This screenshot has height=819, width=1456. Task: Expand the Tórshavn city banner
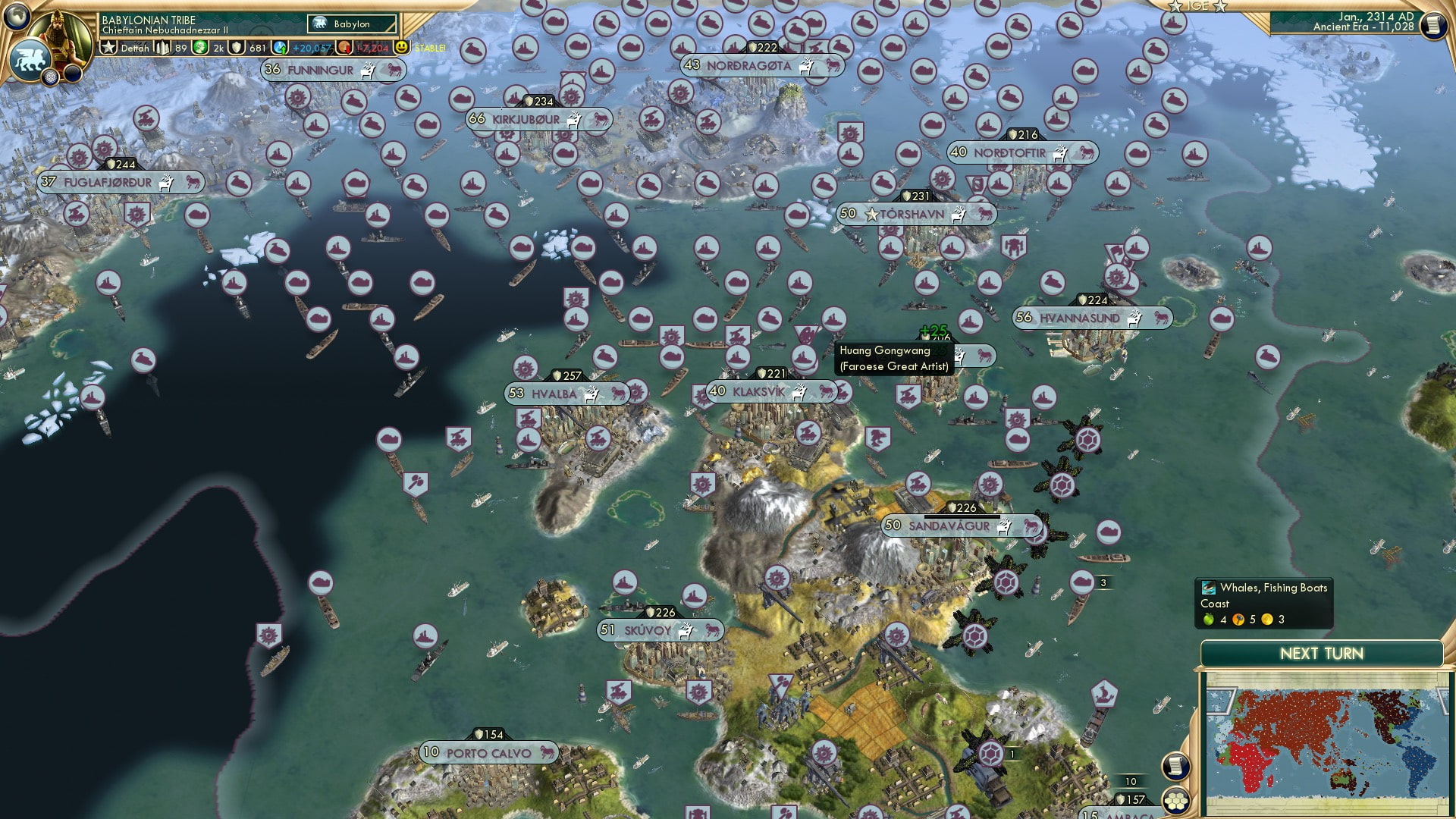coord(909,215)
